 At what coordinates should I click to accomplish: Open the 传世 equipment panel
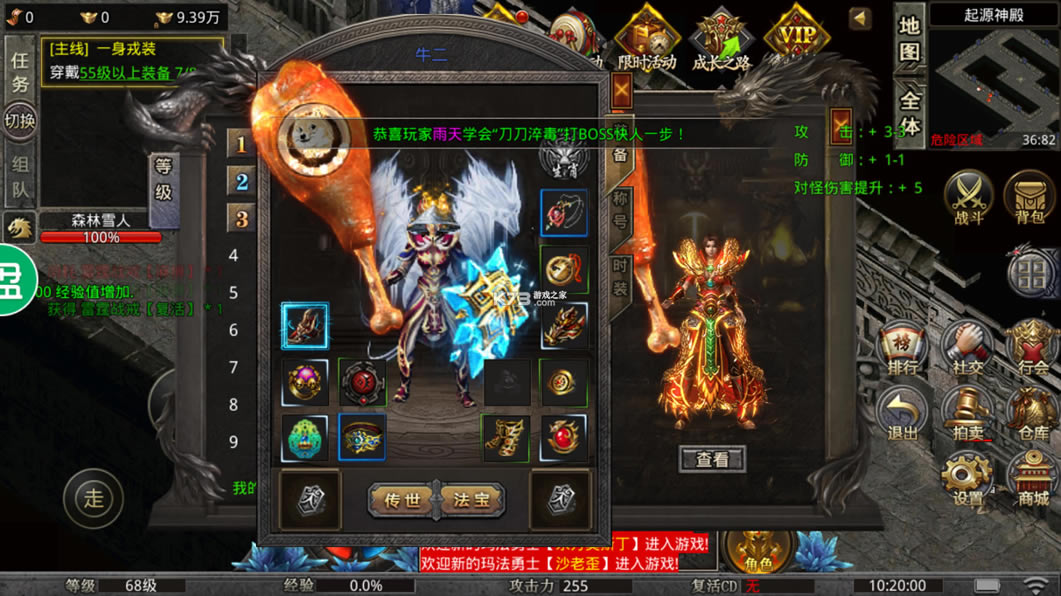click(402, 499)
